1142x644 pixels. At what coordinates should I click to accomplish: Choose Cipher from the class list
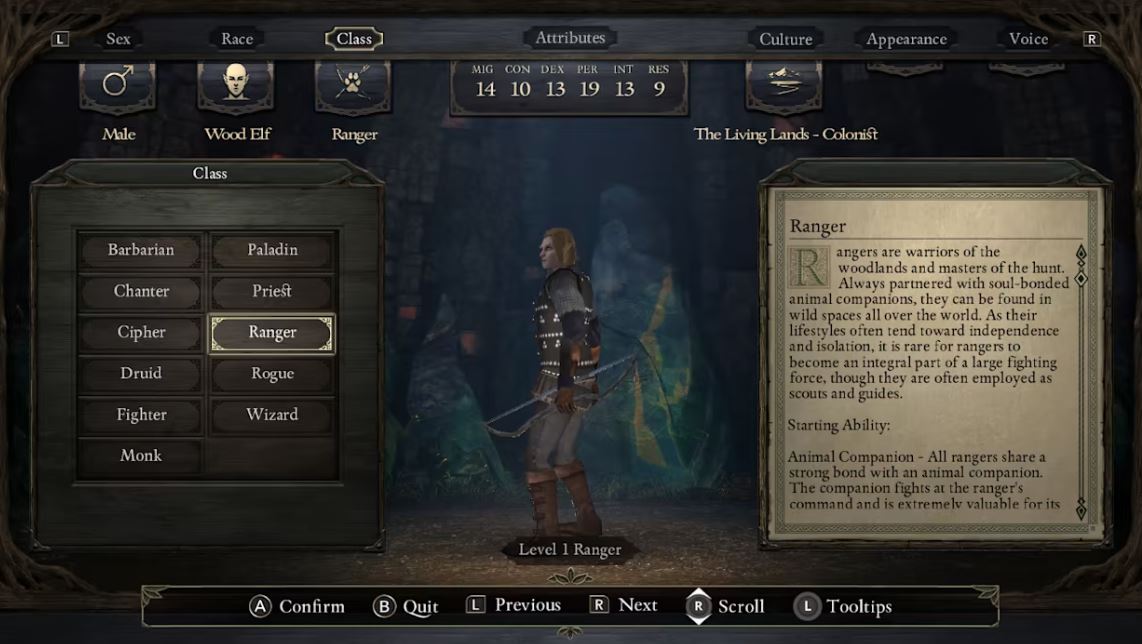pyautogui.click(x=141, y=332)
